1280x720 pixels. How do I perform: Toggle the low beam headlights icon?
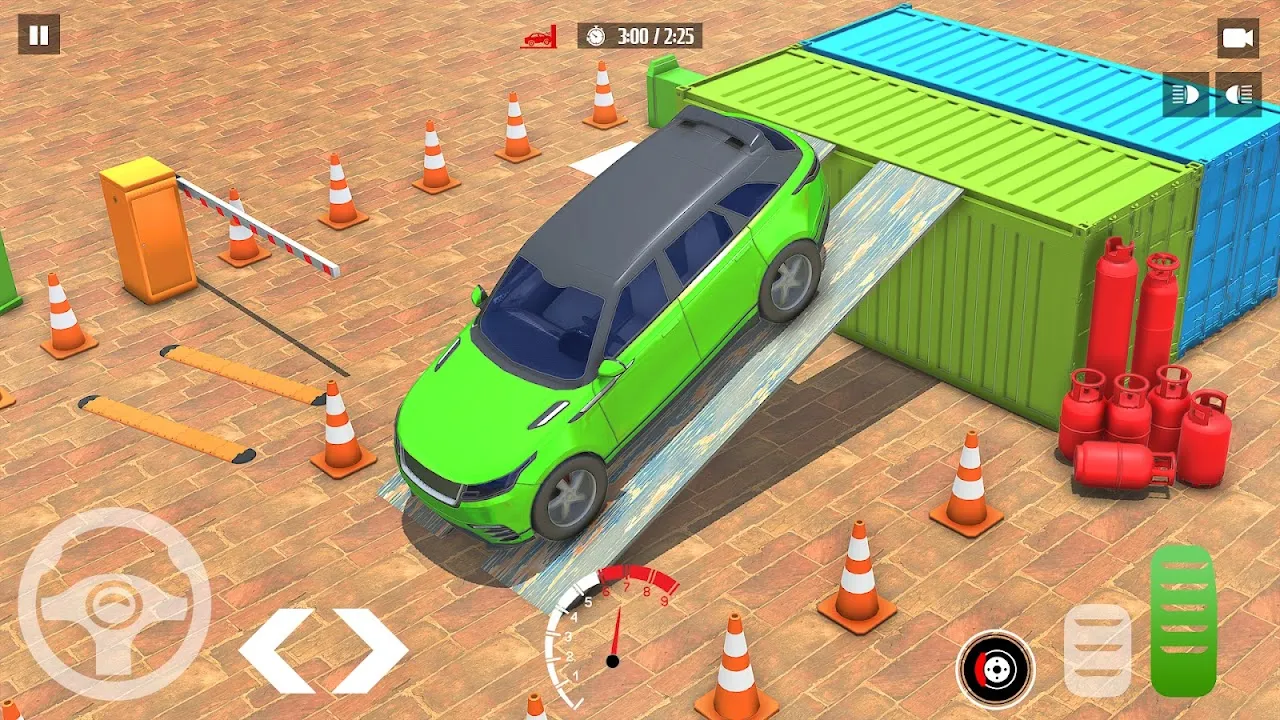click(1185, 95)
